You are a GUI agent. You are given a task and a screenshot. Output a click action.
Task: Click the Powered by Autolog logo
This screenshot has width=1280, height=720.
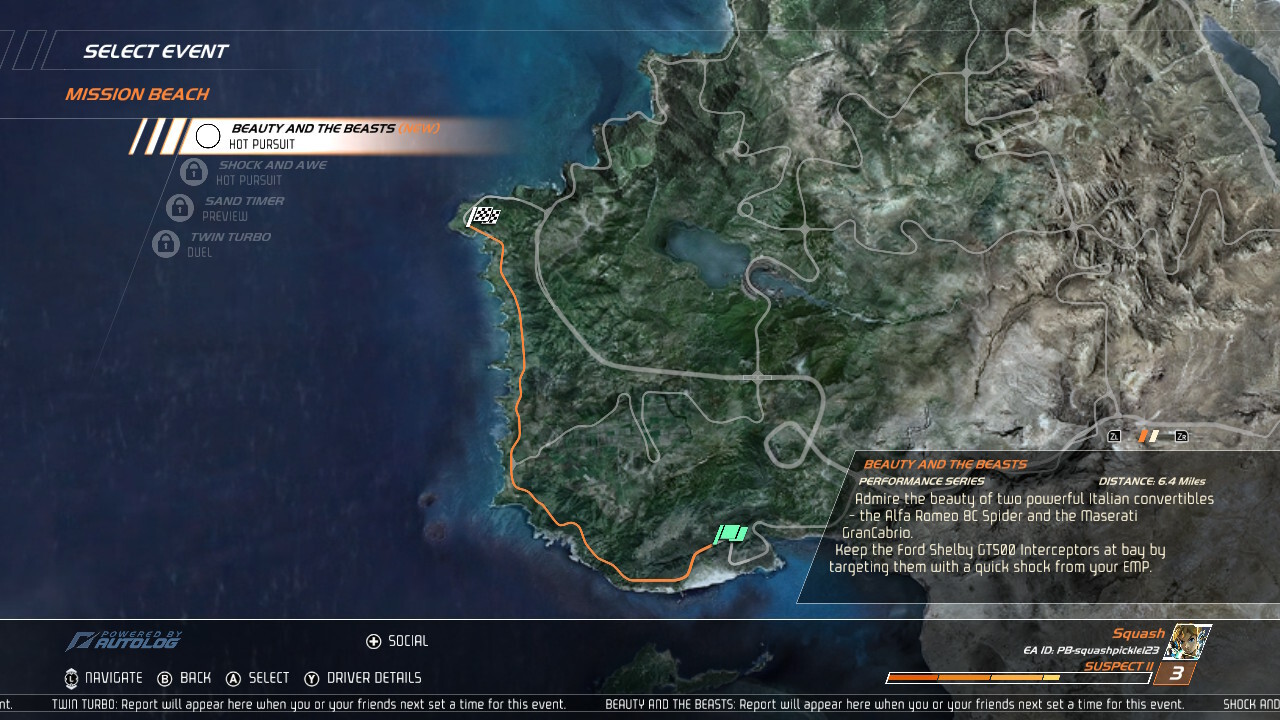click(x=125, y=641)
